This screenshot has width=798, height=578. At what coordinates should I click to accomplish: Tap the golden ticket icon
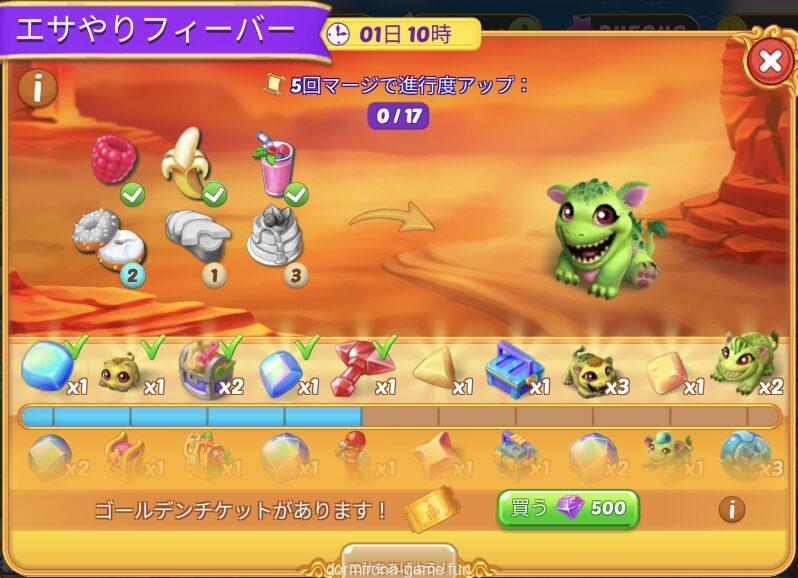[x=431, y=510]
